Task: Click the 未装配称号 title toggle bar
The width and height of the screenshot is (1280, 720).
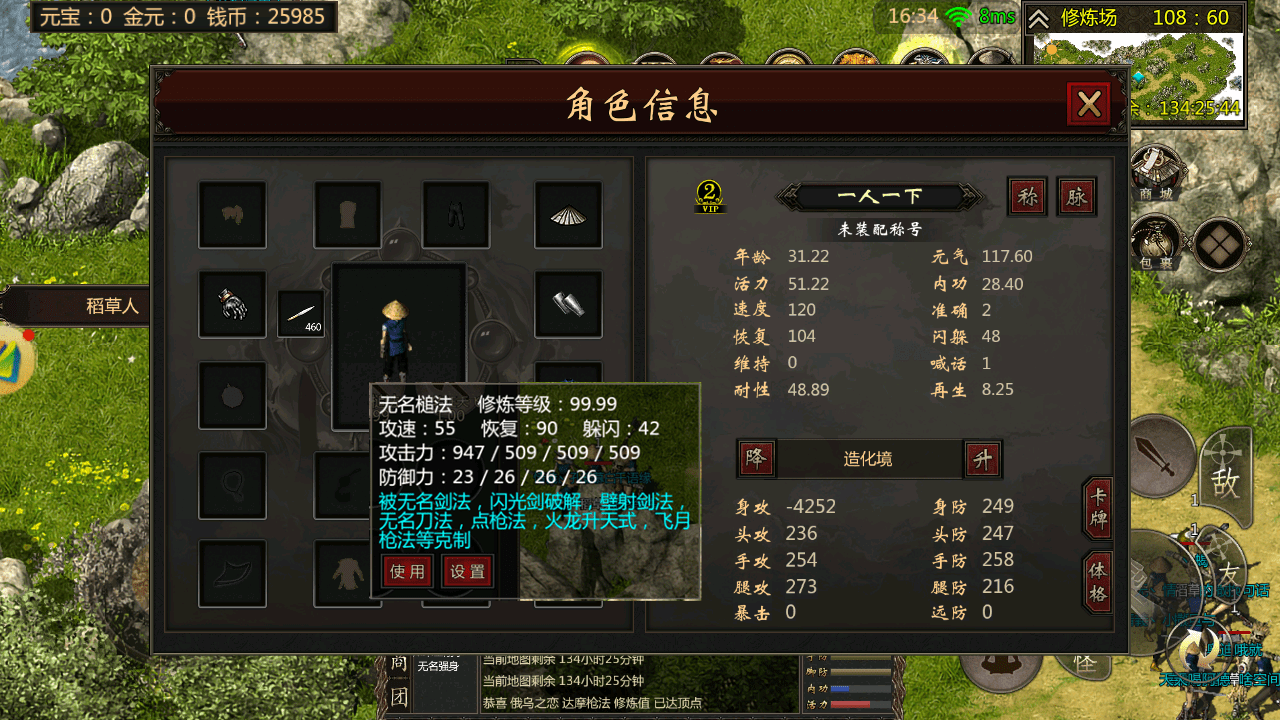Action: [x=880, y=229]
